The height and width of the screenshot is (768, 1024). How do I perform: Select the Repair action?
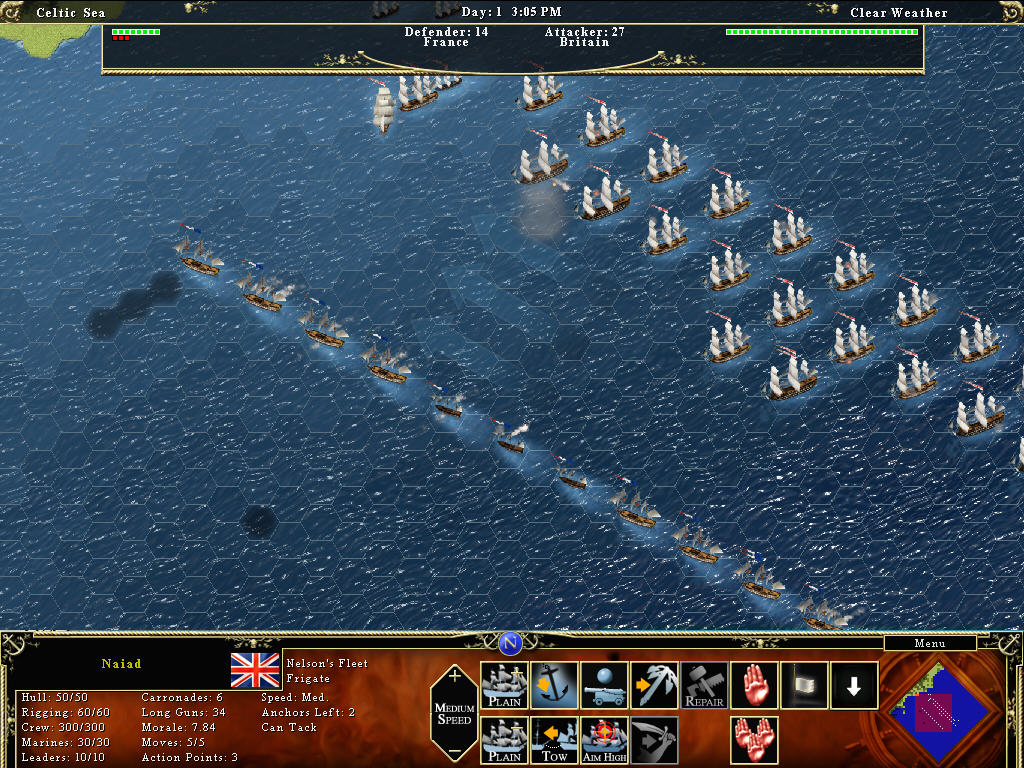pos(704,686)
